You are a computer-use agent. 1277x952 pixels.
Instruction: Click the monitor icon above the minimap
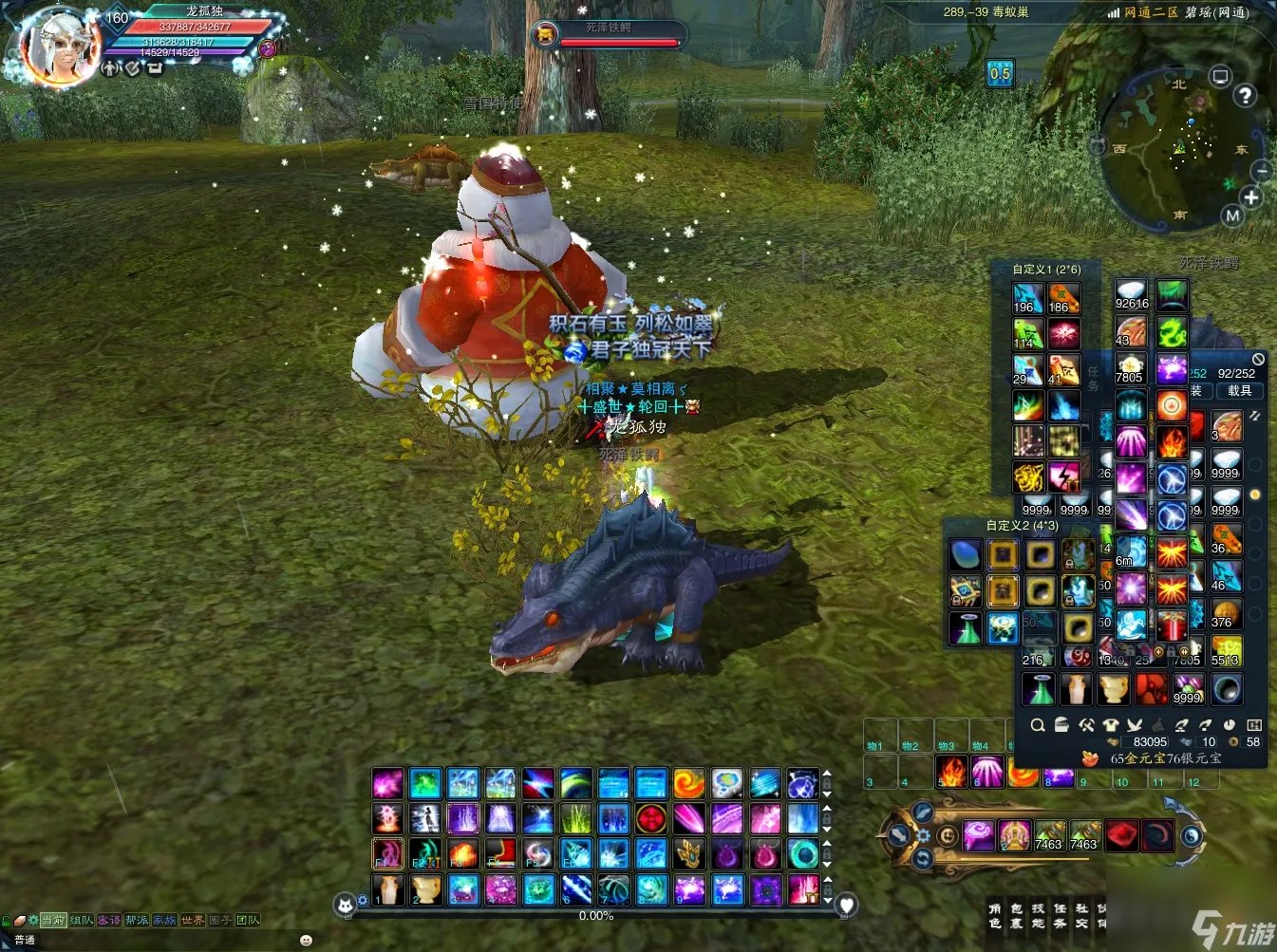click(x=1220, y=76)
